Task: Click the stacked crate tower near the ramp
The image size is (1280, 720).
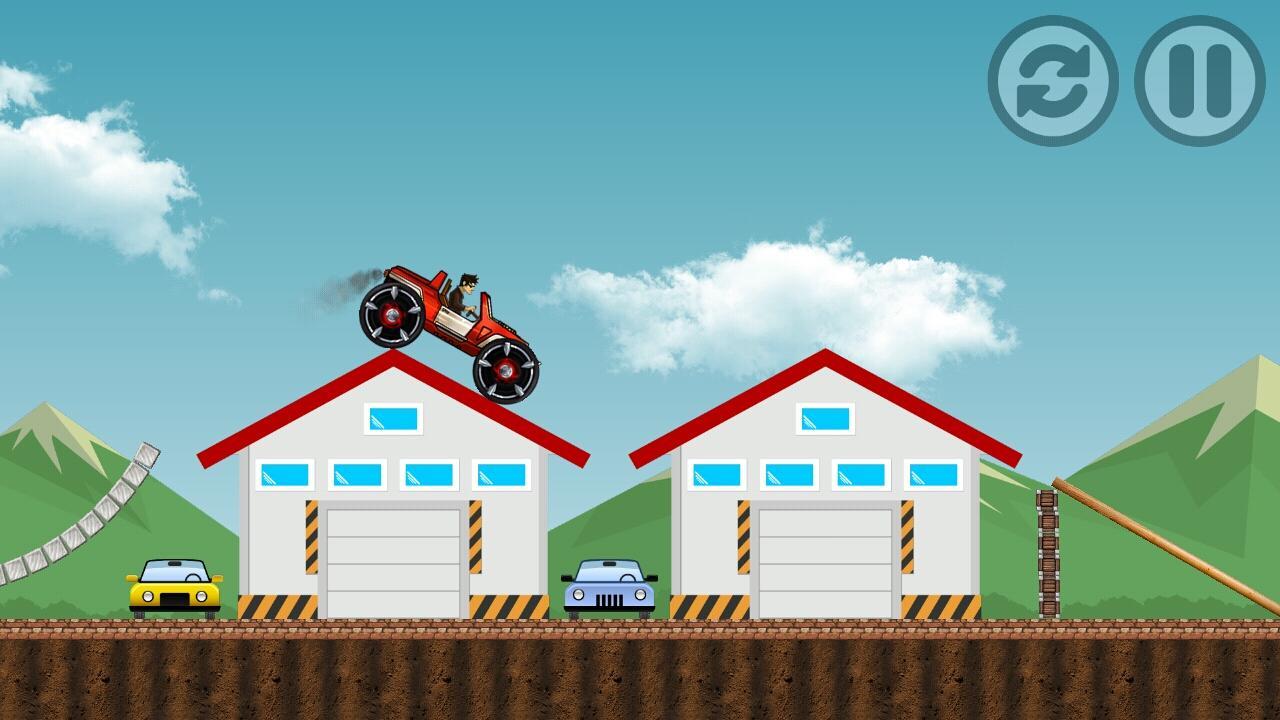Action: pyautogui.click(x=1048, y=555)
